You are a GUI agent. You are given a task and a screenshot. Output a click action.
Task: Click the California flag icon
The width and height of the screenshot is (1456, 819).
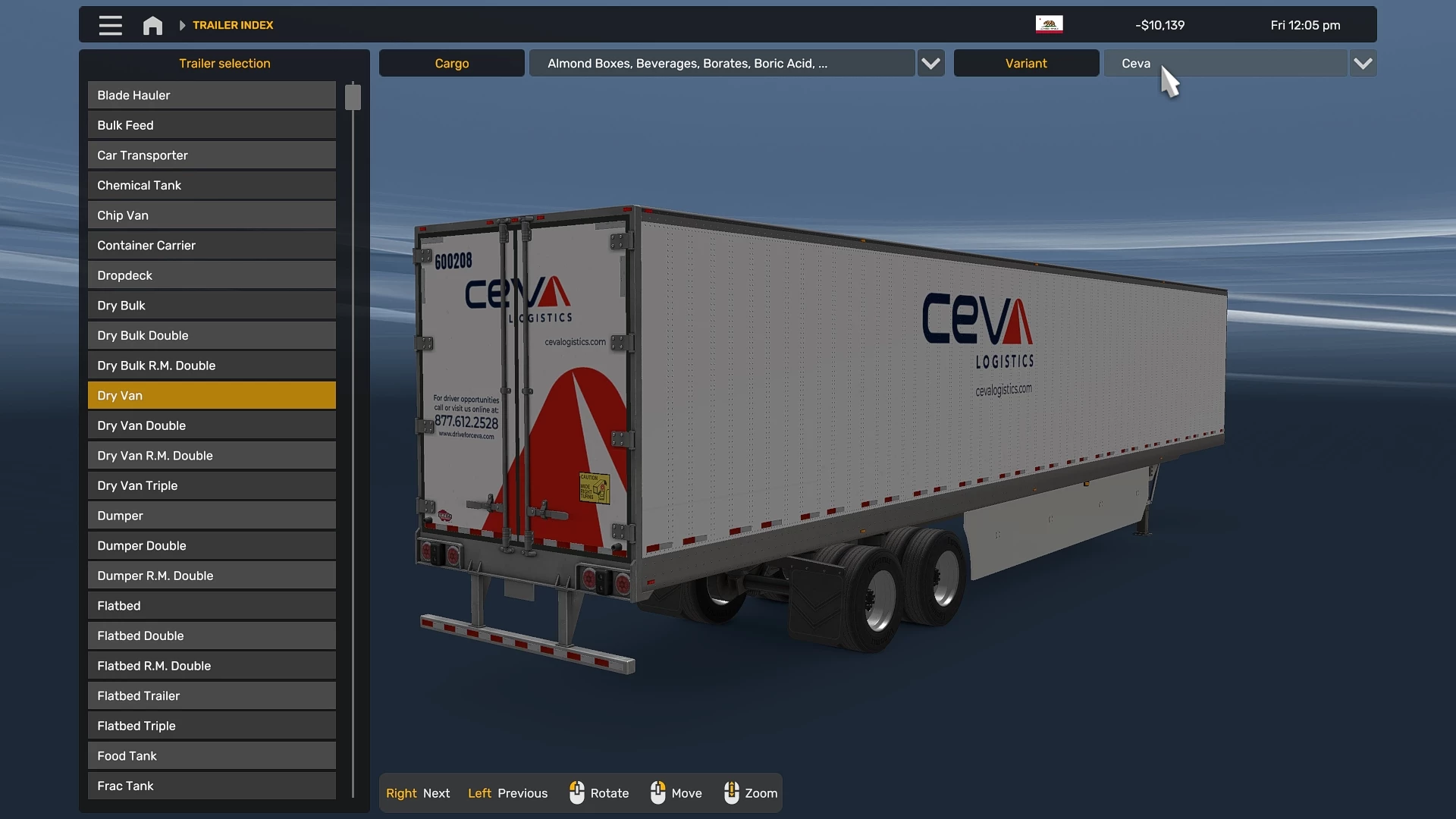click(1048, 24)
